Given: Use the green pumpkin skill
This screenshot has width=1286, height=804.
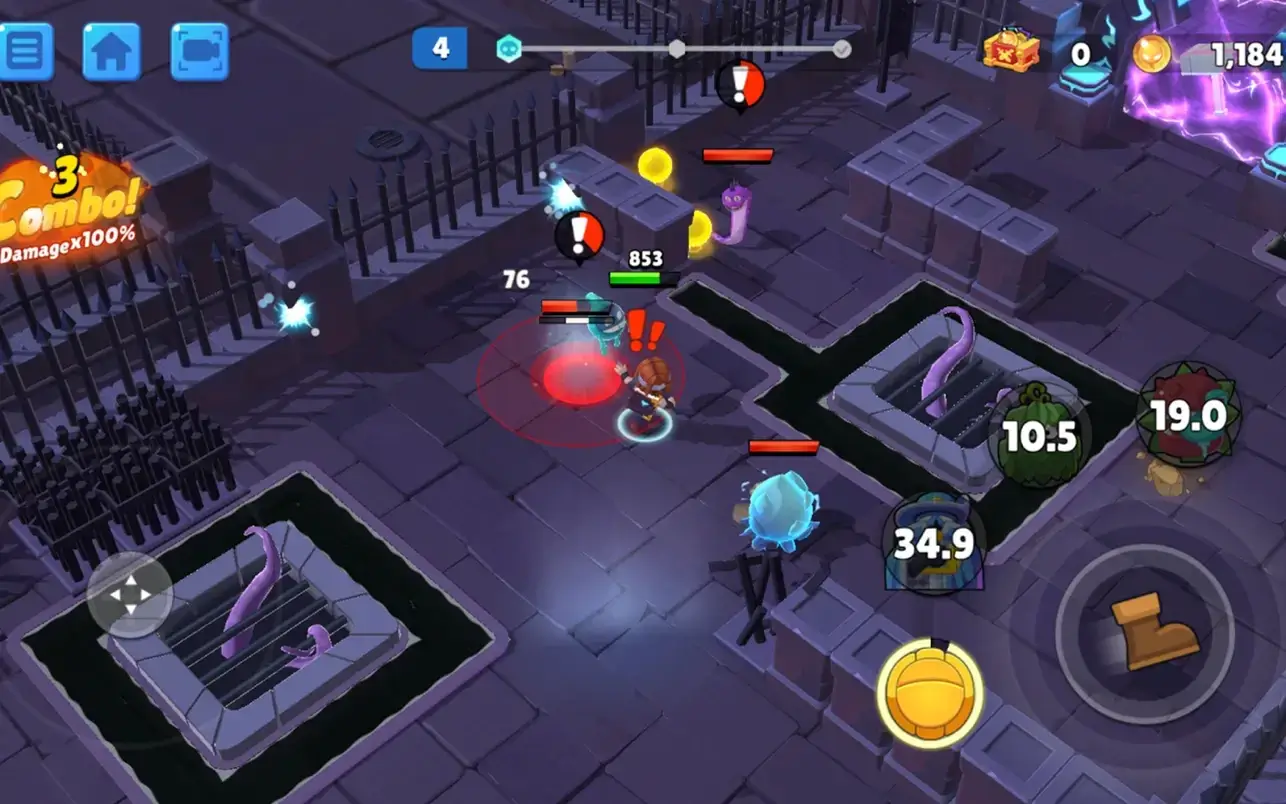Looking at the screenshot, I should click(x=1039, y=435).
